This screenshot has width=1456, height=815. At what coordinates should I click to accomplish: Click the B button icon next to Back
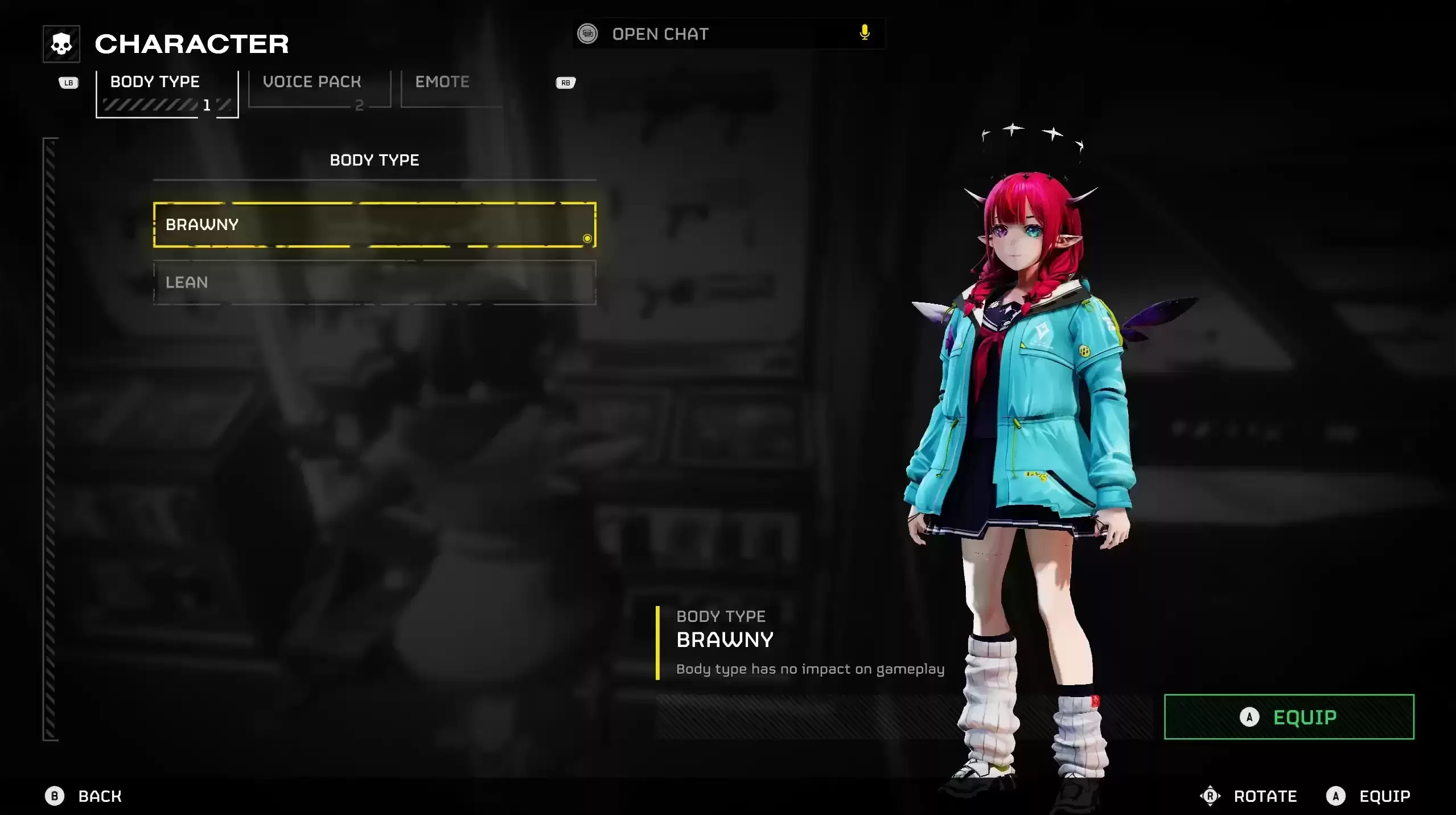point(55,796)
